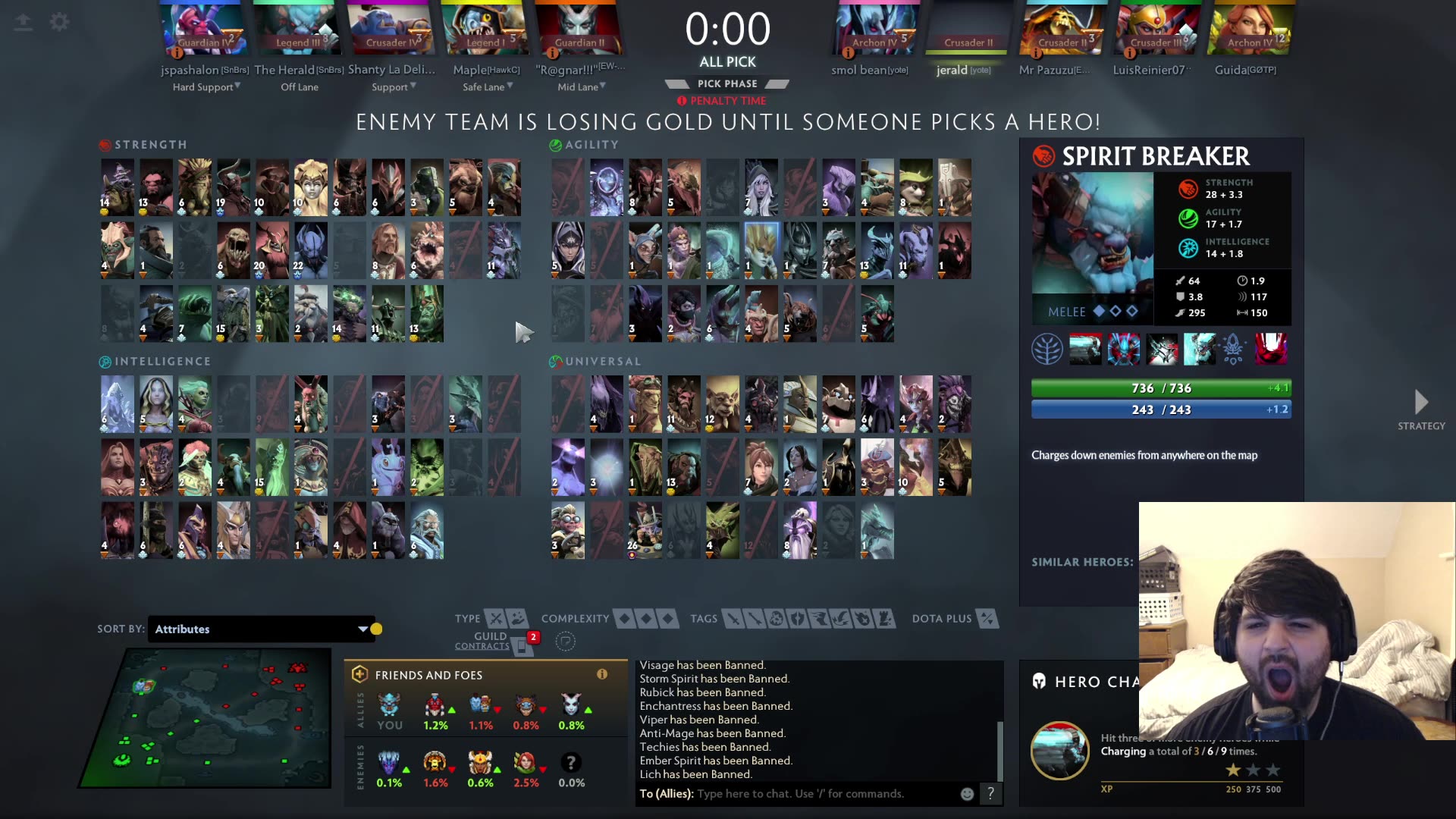1456x819 pixels.
Task: Click the help question mark beside chat box
Action: 990,793
